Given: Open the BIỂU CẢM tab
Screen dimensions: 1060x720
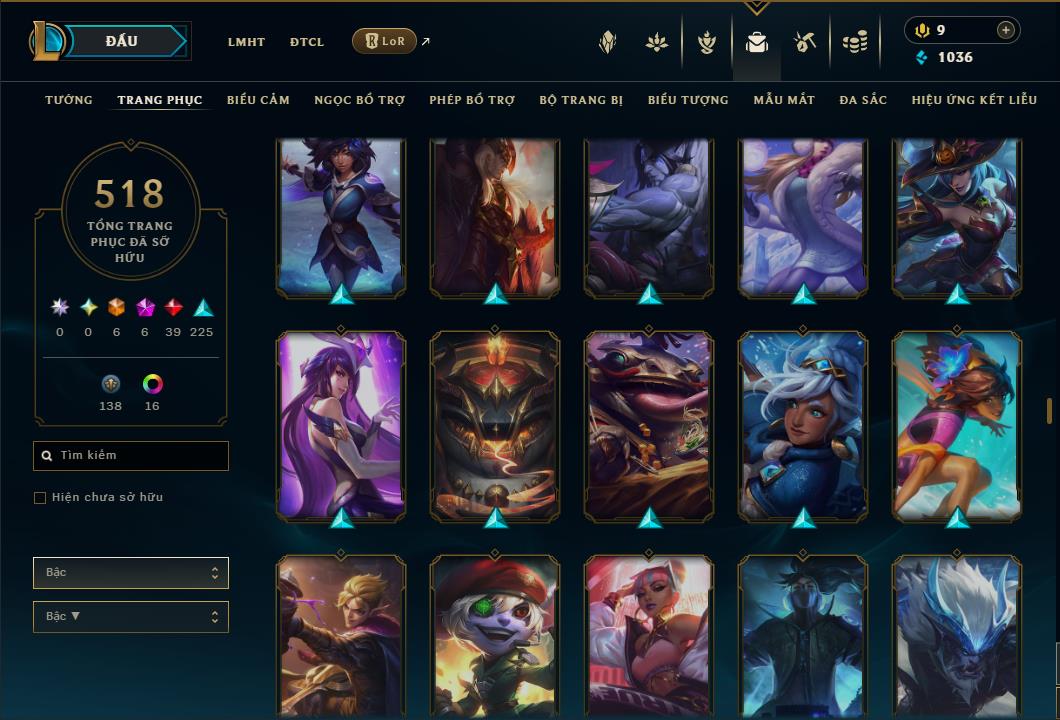Looking at the screenshot, I should tap(258, 100).
